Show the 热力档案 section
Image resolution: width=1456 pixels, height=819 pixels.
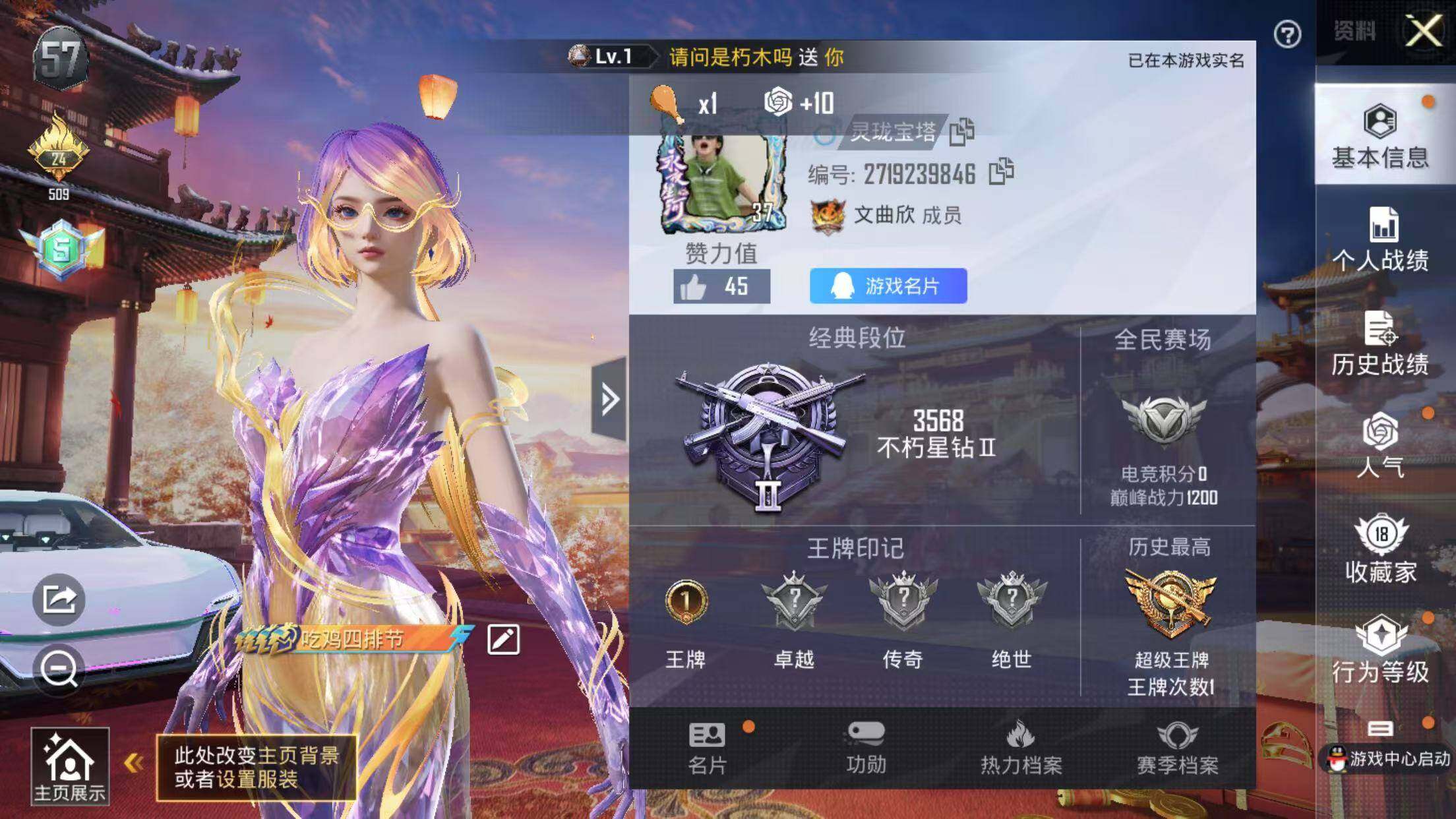pos(1021,748)
